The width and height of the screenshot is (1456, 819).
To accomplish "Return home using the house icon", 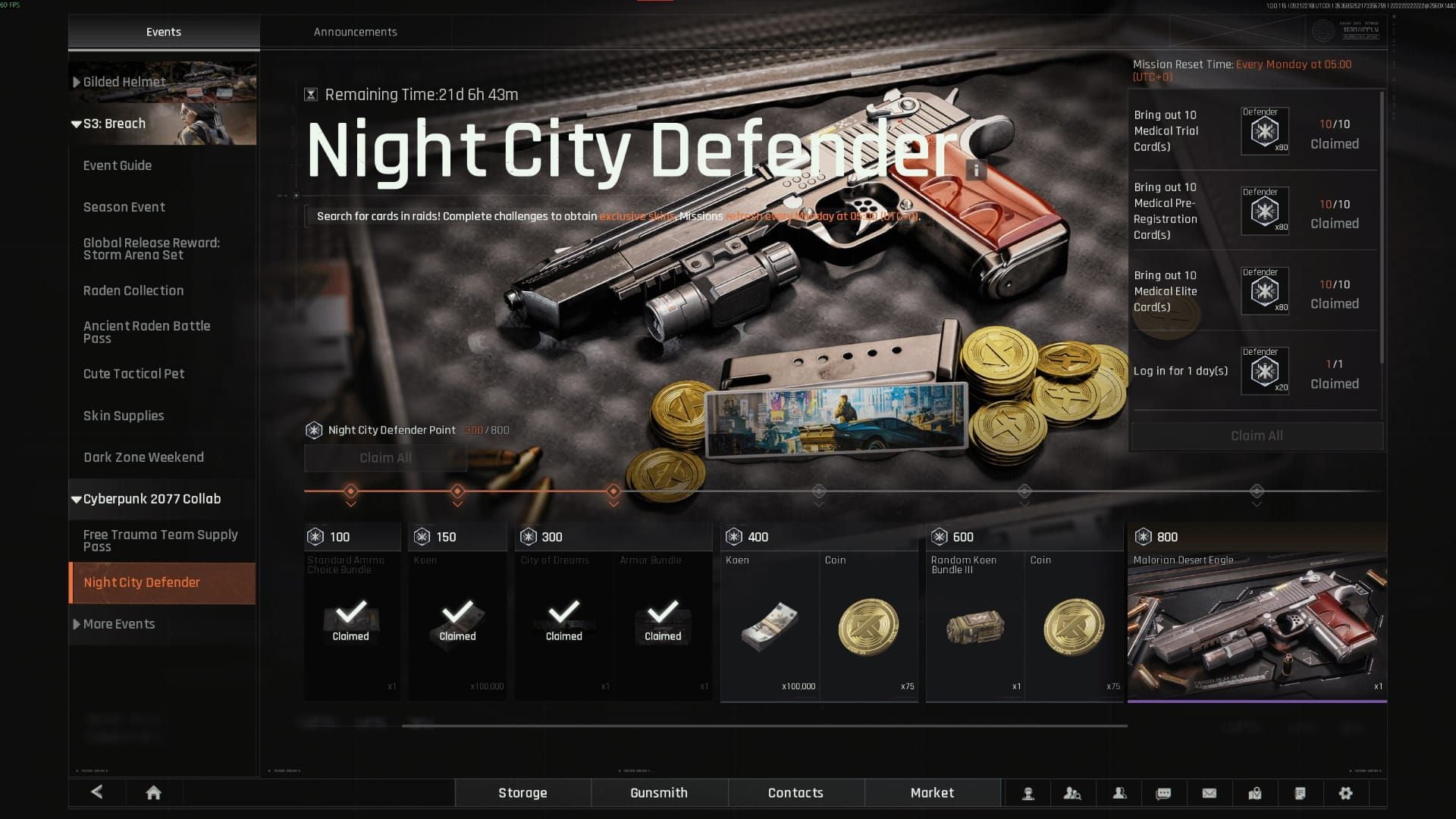I will 153,793.
